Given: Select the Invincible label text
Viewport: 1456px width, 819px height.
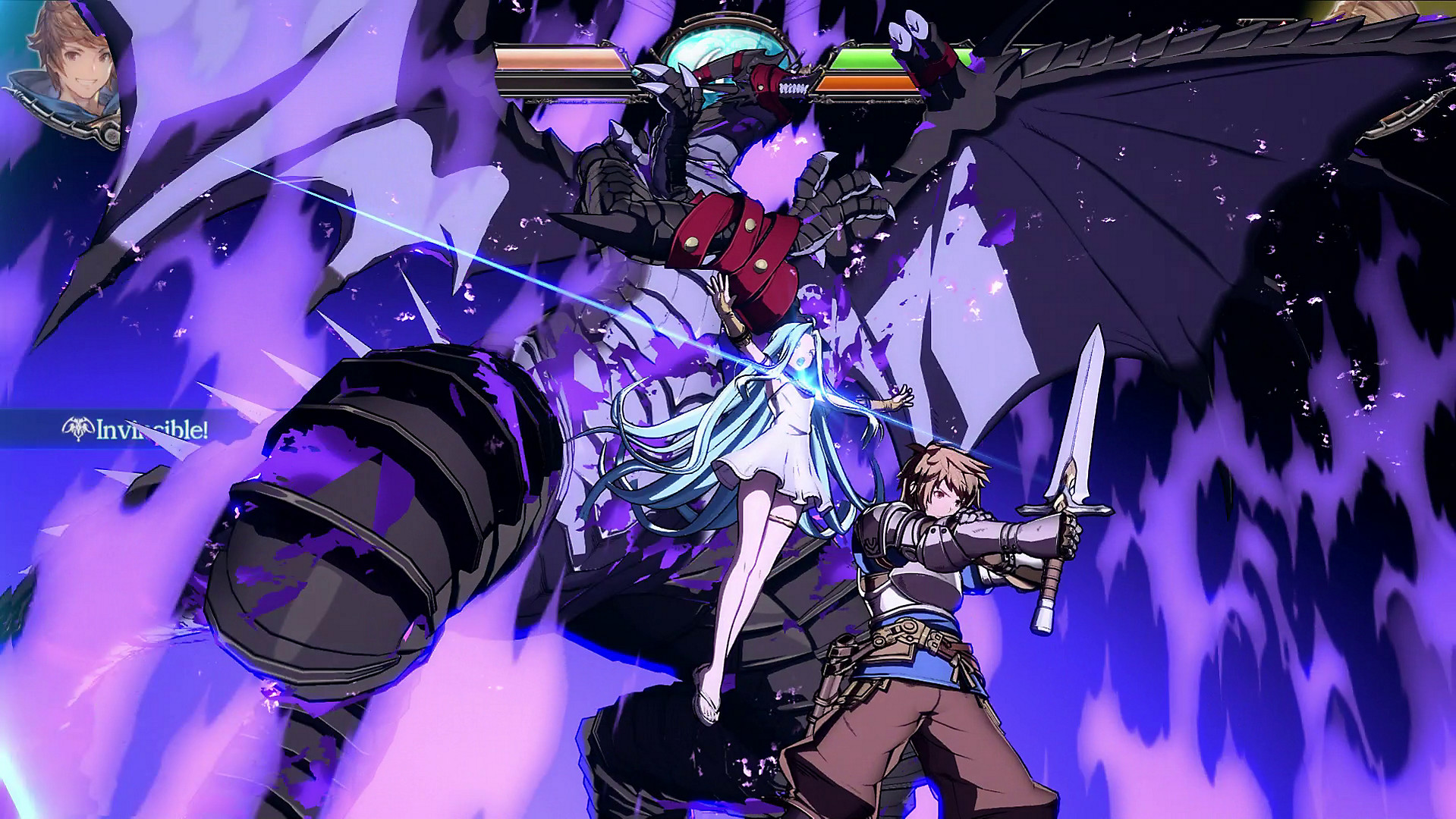Looking at the screenshot, I should pyautogui.click(x=150, y=428).
